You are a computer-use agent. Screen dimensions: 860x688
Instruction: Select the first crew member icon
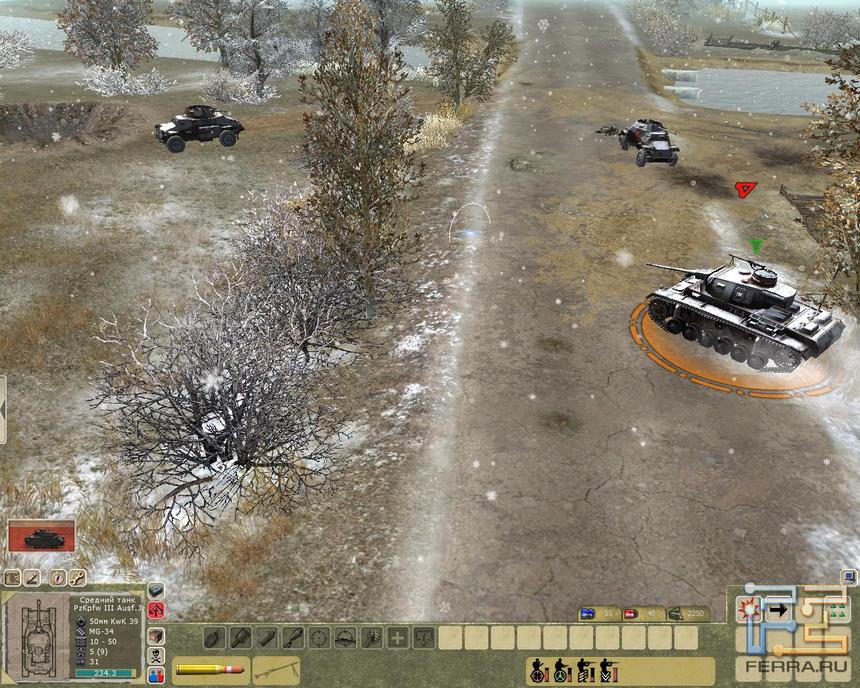click(x=538, y=670)
